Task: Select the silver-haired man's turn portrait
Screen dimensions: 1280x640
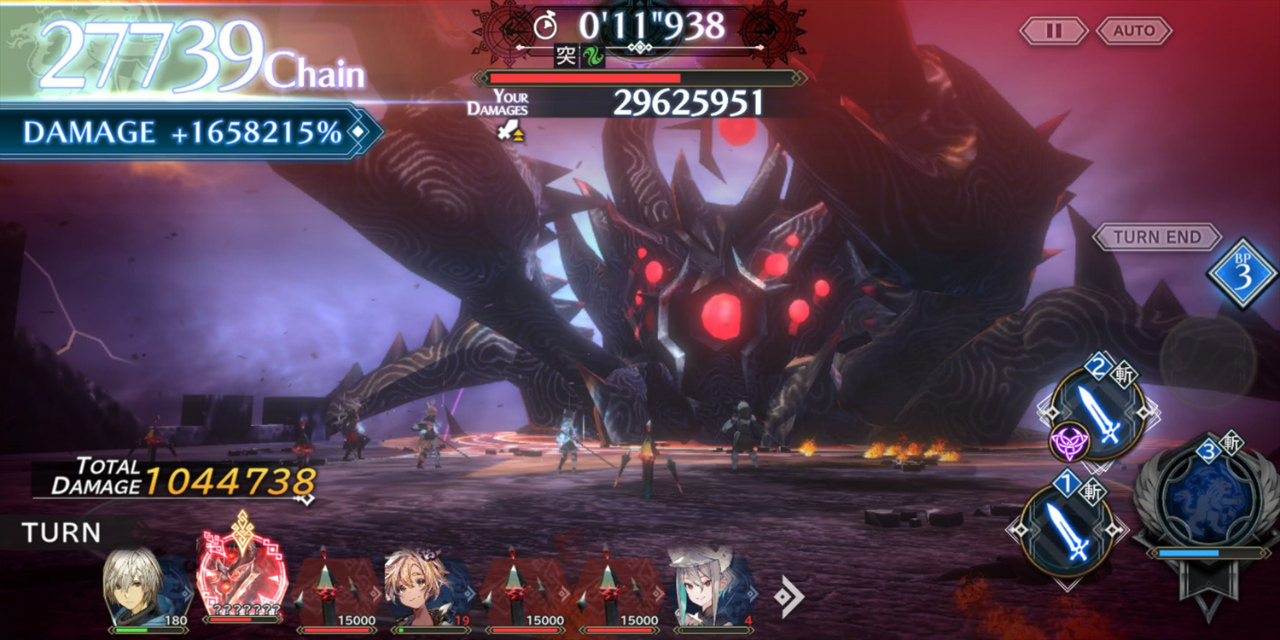Action: (x=147, y=590)
